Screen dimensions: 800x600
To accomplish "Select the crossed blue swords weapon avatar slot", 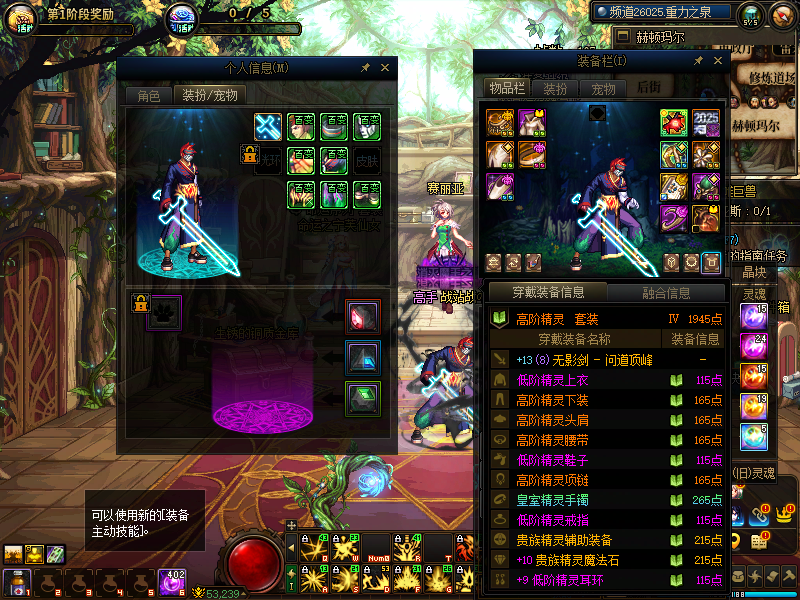I will click(x=268, y=127).
